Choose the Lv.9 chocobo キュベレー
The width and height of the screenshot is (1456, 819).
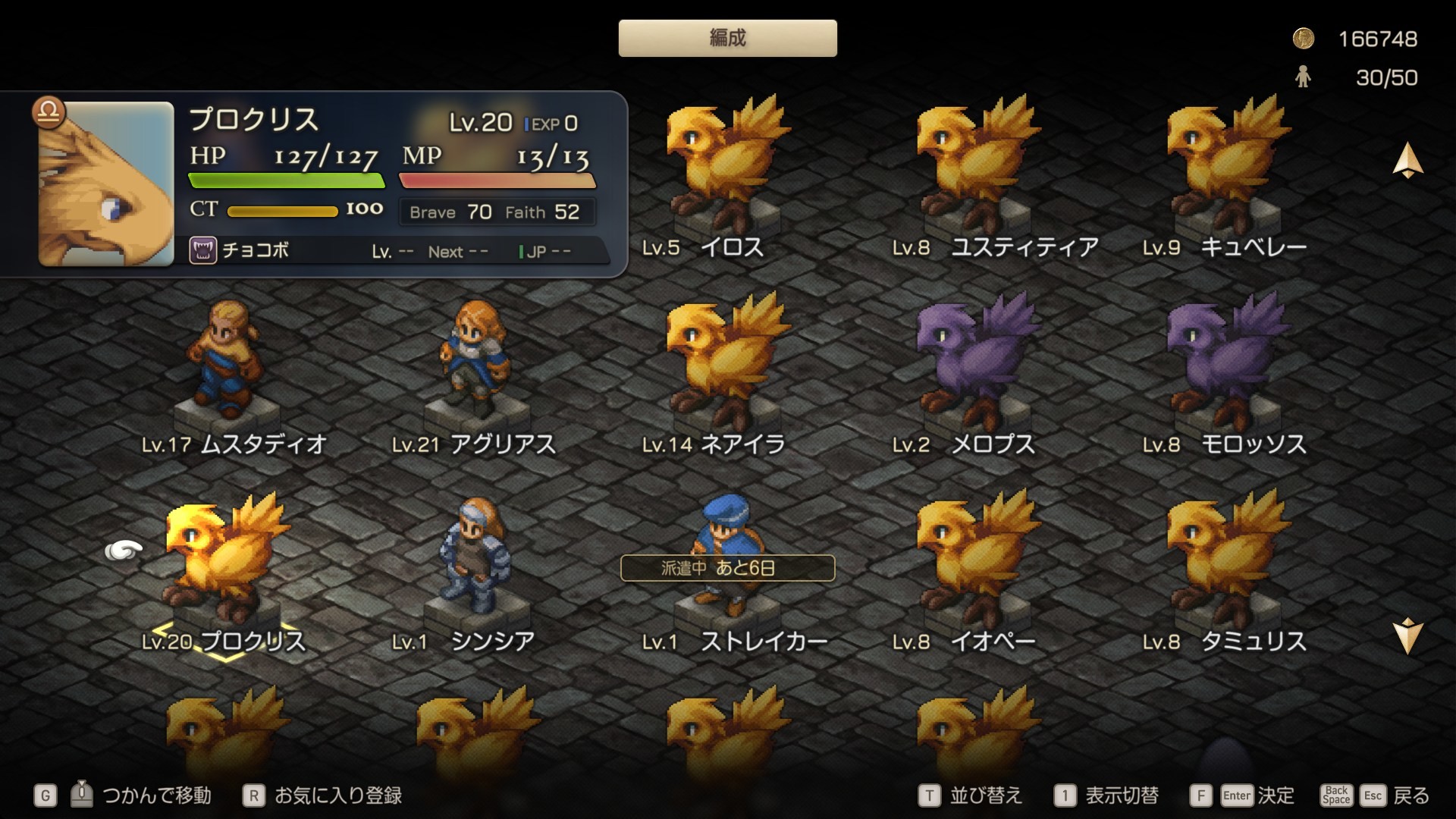click(1226, 167)
